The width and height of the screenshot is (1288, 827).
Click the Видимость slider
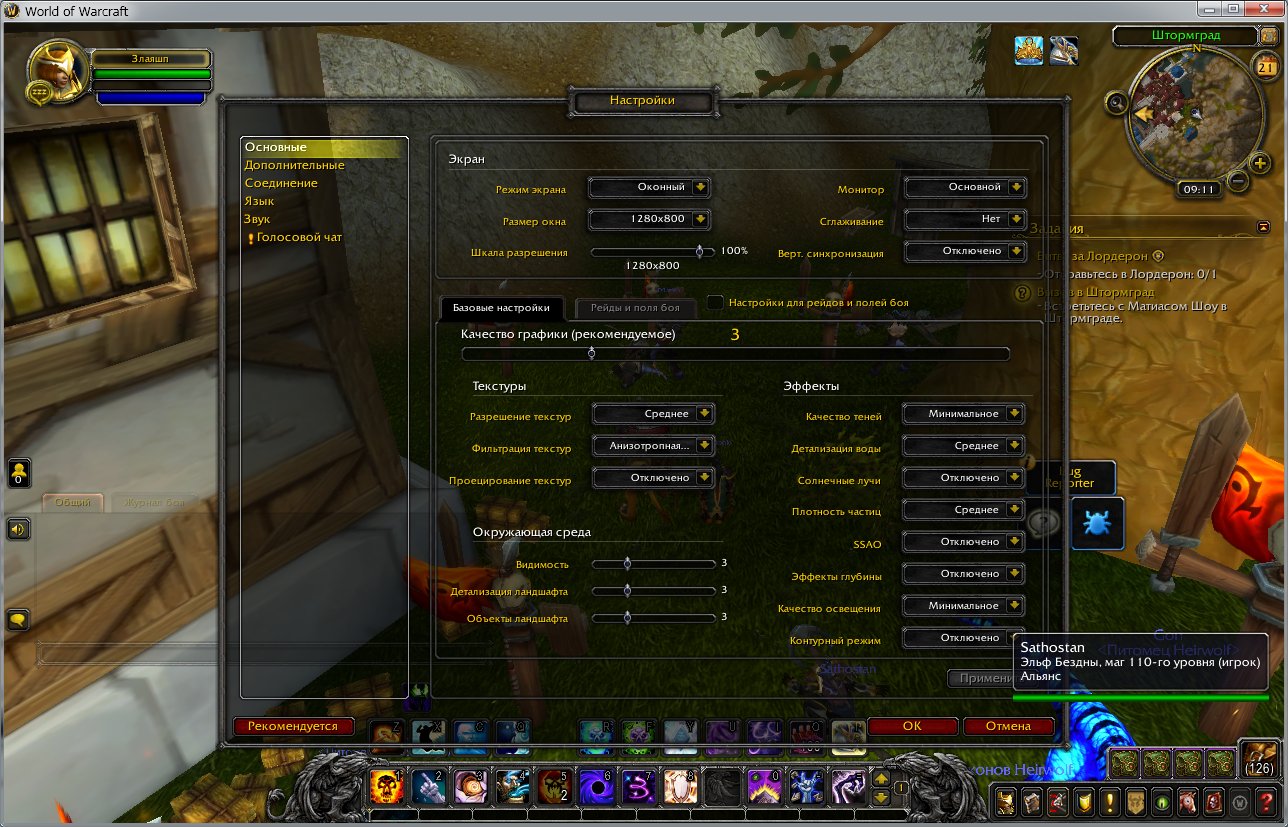point(653,564)
